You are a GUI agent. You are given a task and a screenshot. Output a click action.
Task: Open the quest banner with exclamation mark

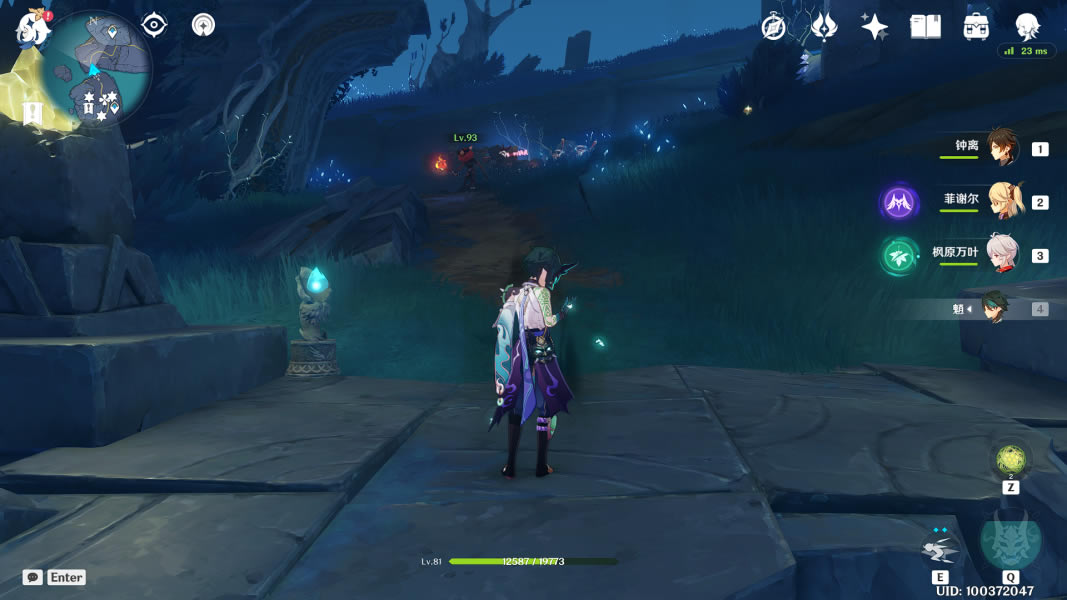coord(32,113)
